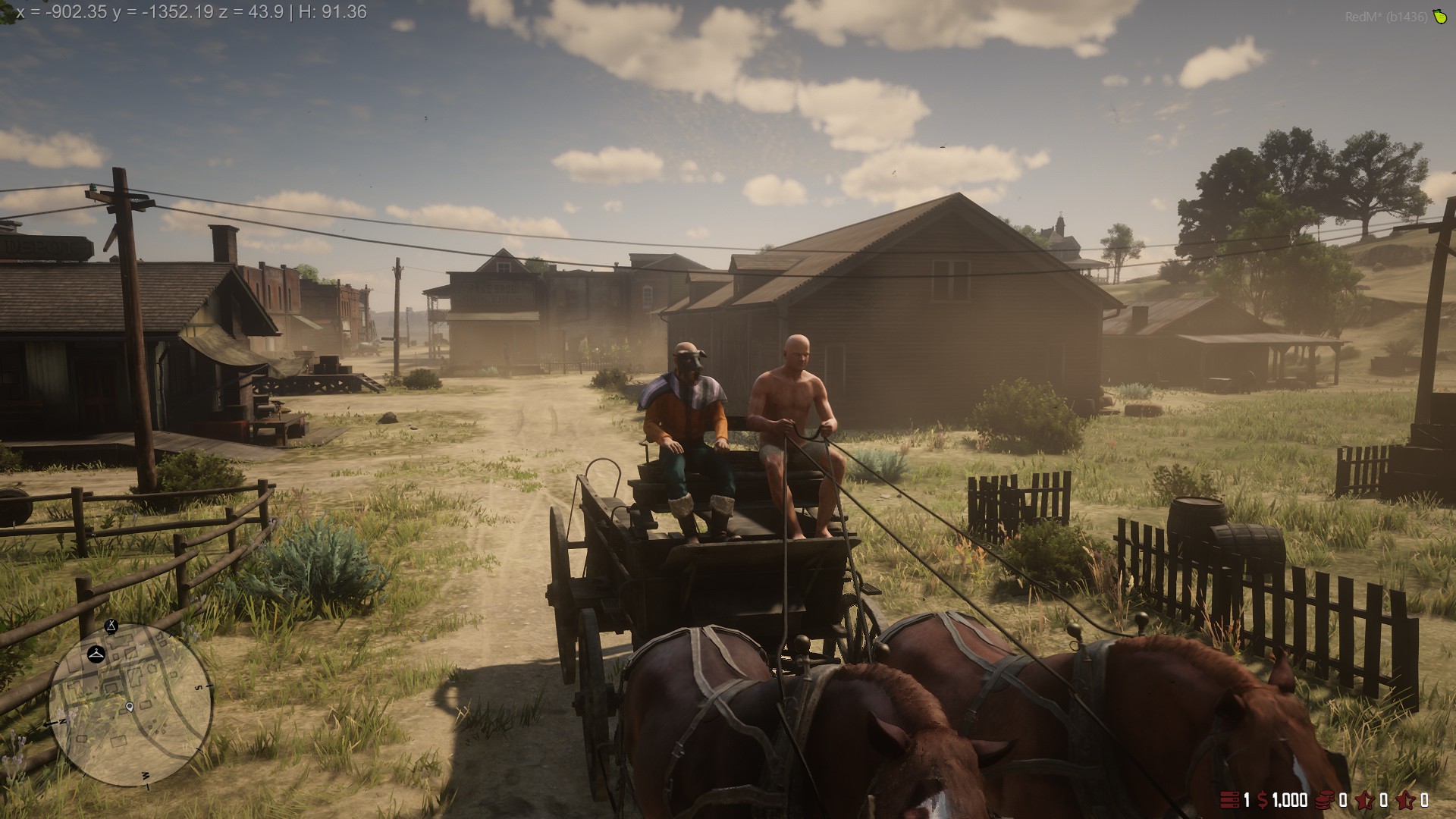Click the black circular shop marker atop the minimap
The width and height of the screenshot is (1456, 819).
tap(111, 626)
